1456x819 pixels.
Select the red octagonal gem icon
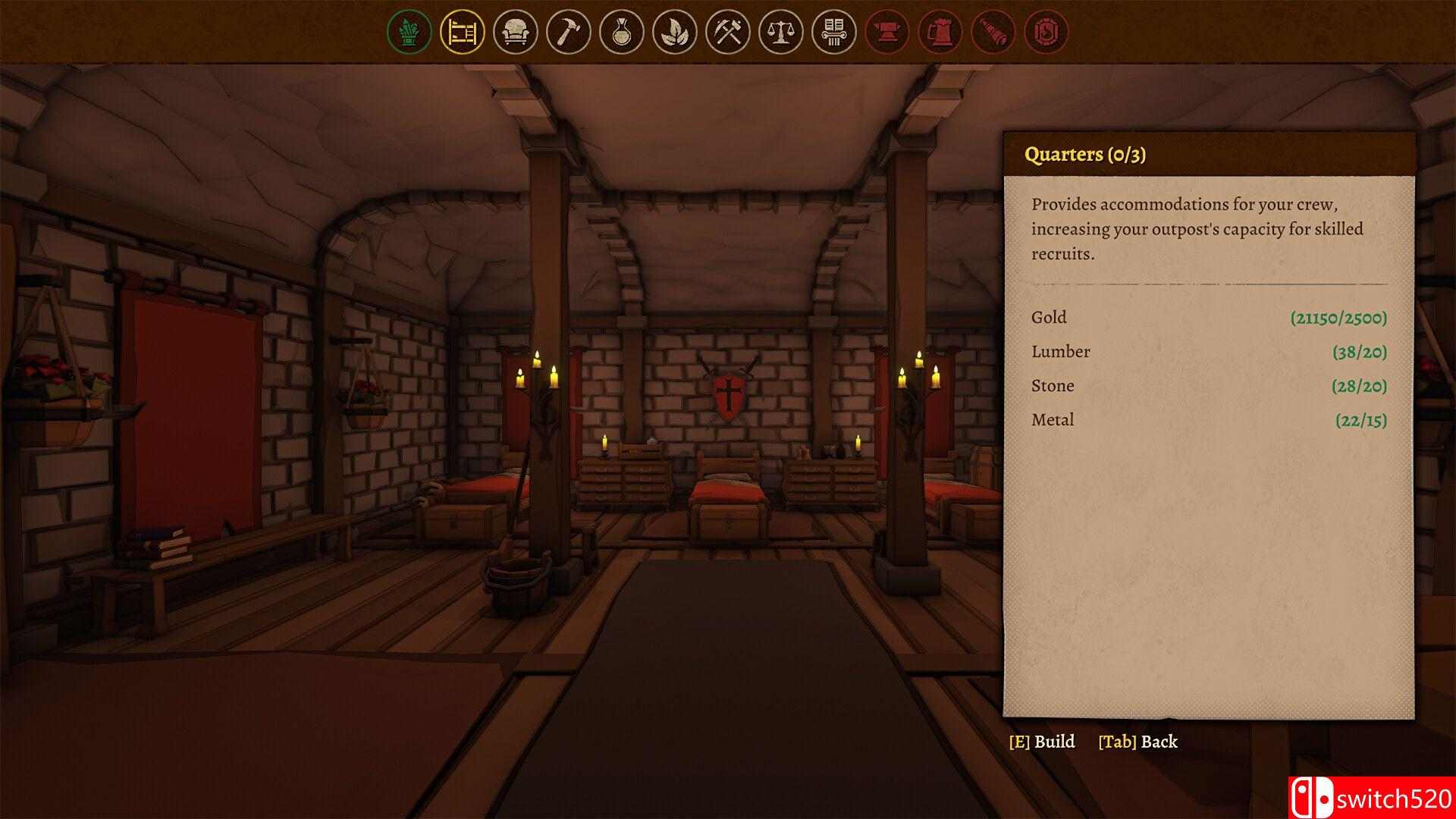1046,32
